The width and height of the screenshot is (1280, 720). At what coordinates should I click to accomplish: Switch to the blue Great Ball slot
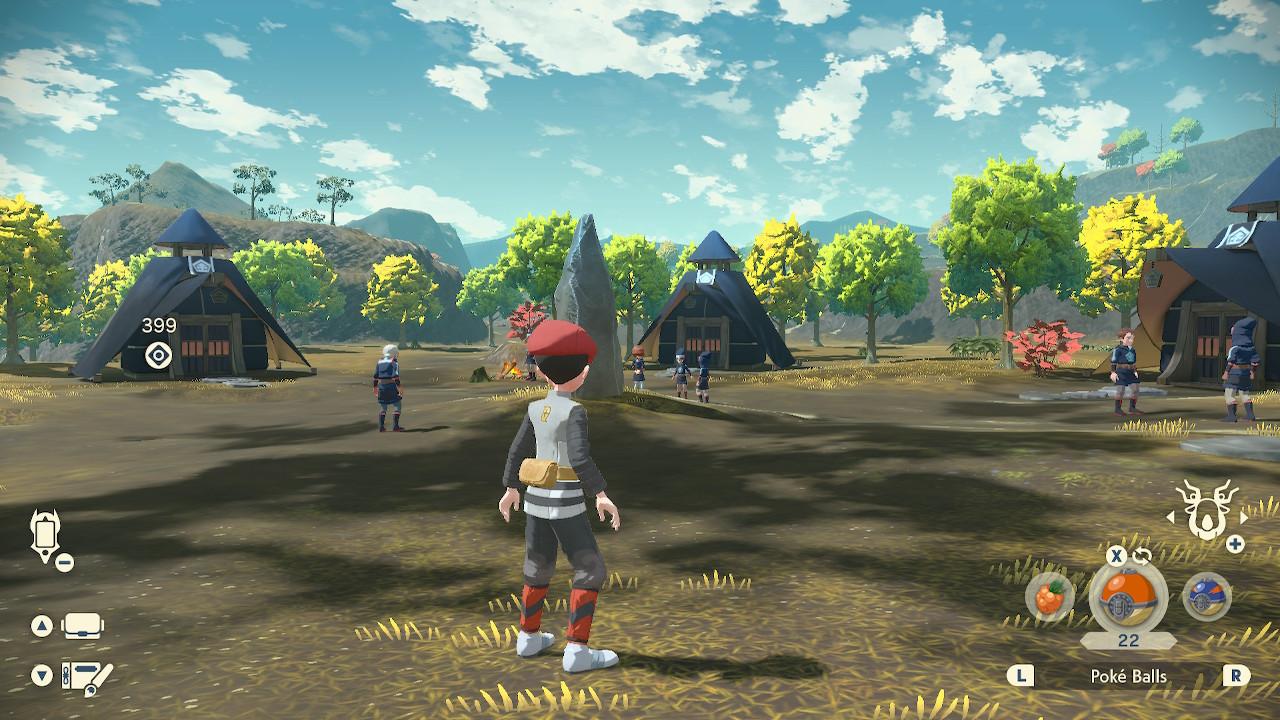tap(1206, 598)
